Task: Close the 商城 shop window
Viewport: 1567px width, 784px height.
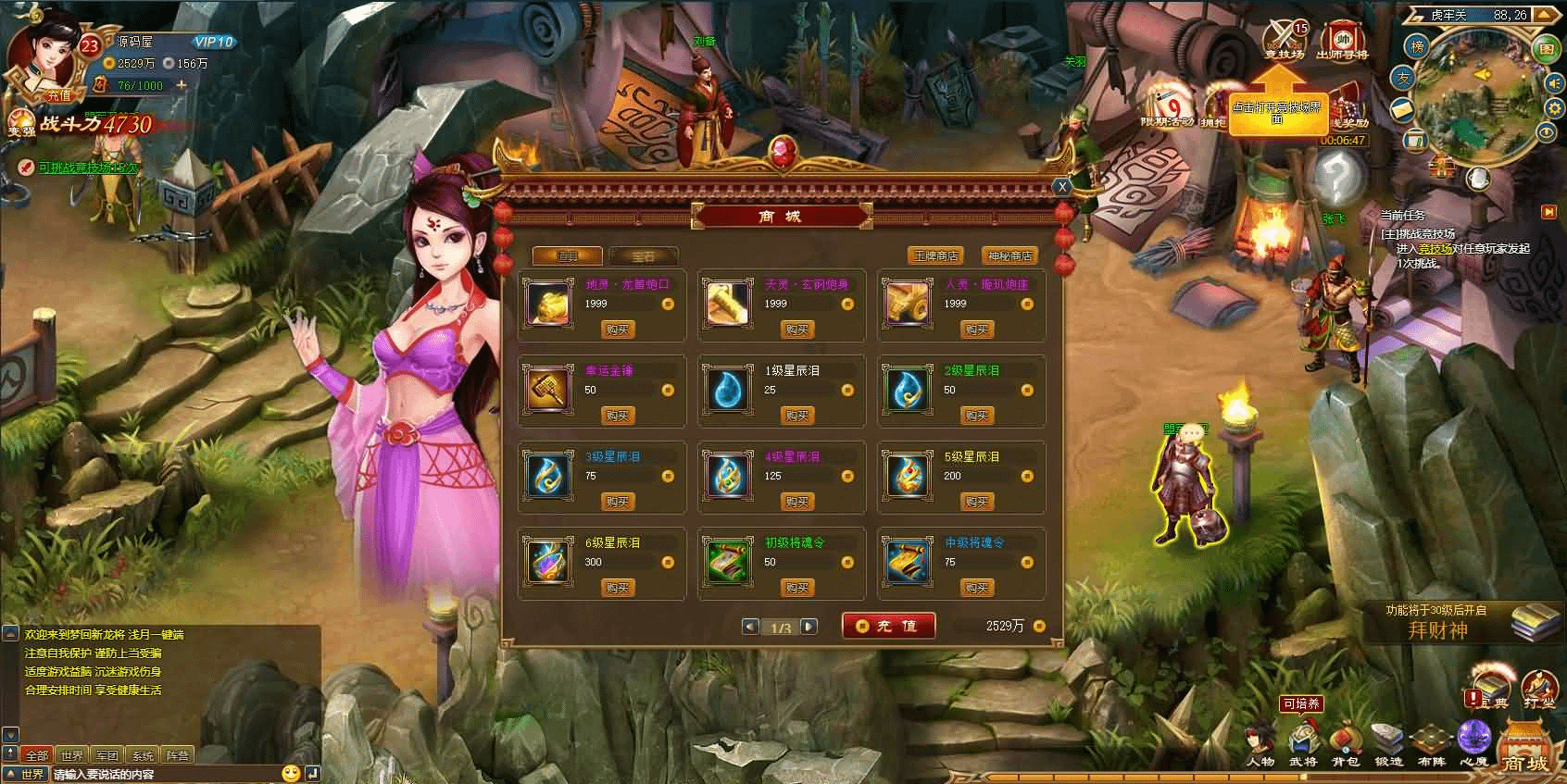Action: (x=1062, y=187)
